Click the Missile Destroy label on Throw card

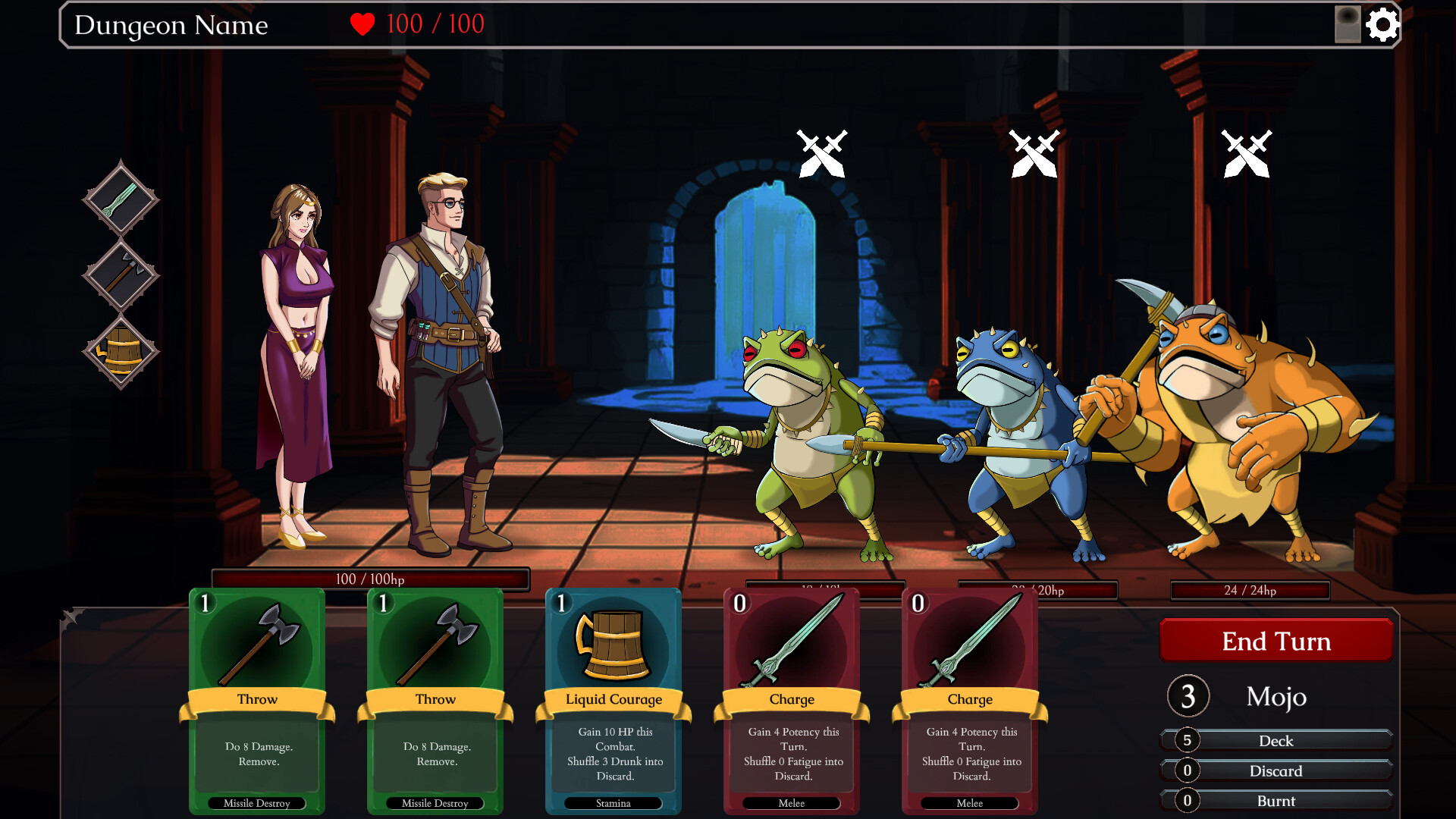tap(258, 803)
